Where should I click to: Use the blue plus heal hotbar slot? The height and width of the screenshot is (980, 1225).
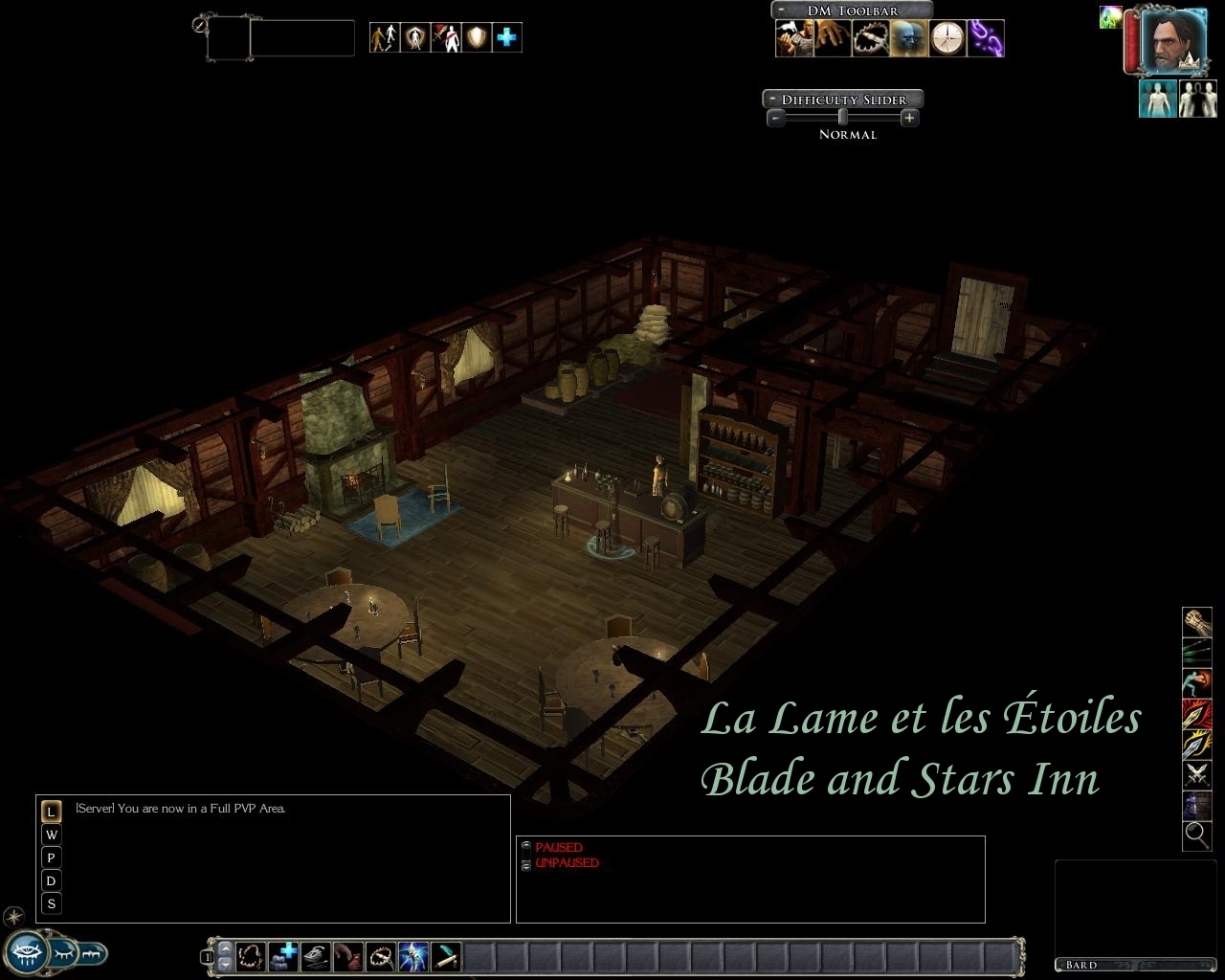(x=284, y=955)
